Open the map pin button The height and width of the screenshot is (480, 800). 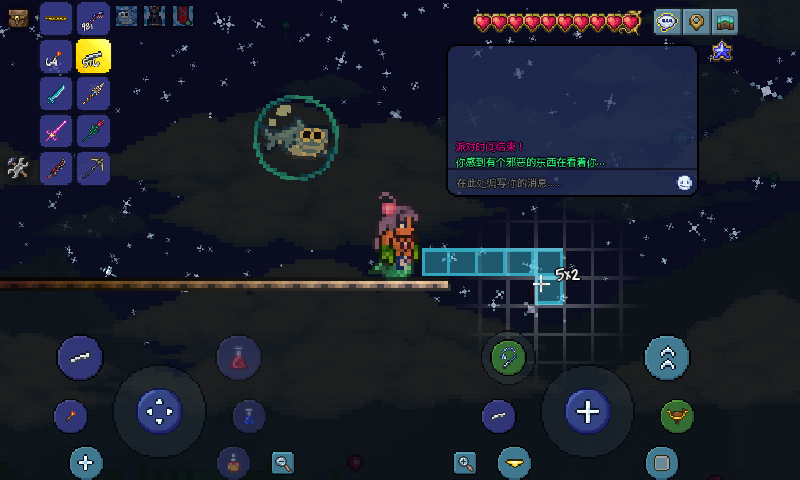coord(696,21)
